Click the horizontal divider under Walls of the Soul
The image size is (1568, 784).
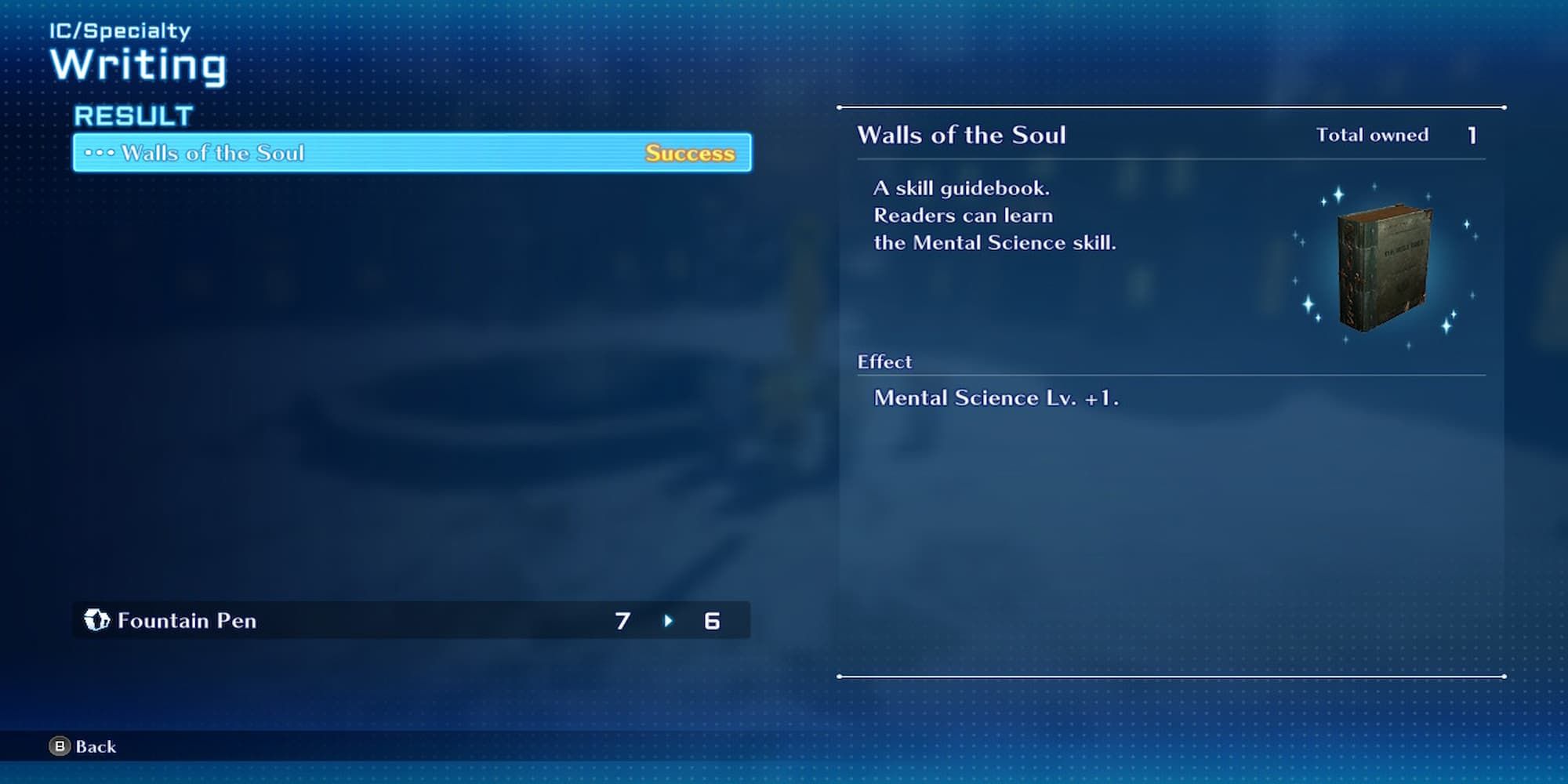[1171, 159]
